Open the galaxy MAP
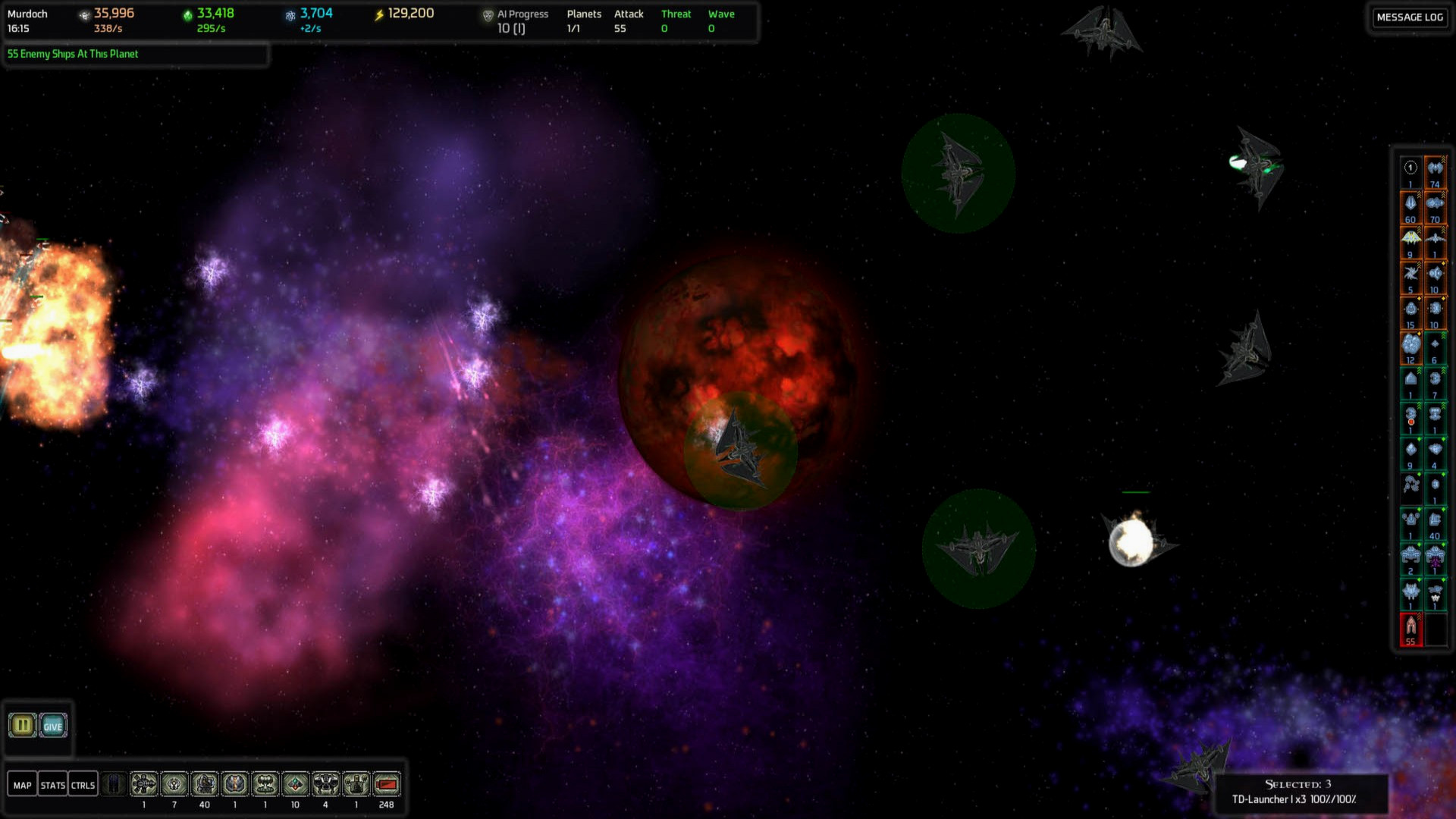Viewport: 1456px width, 819px height. (23, 785)
